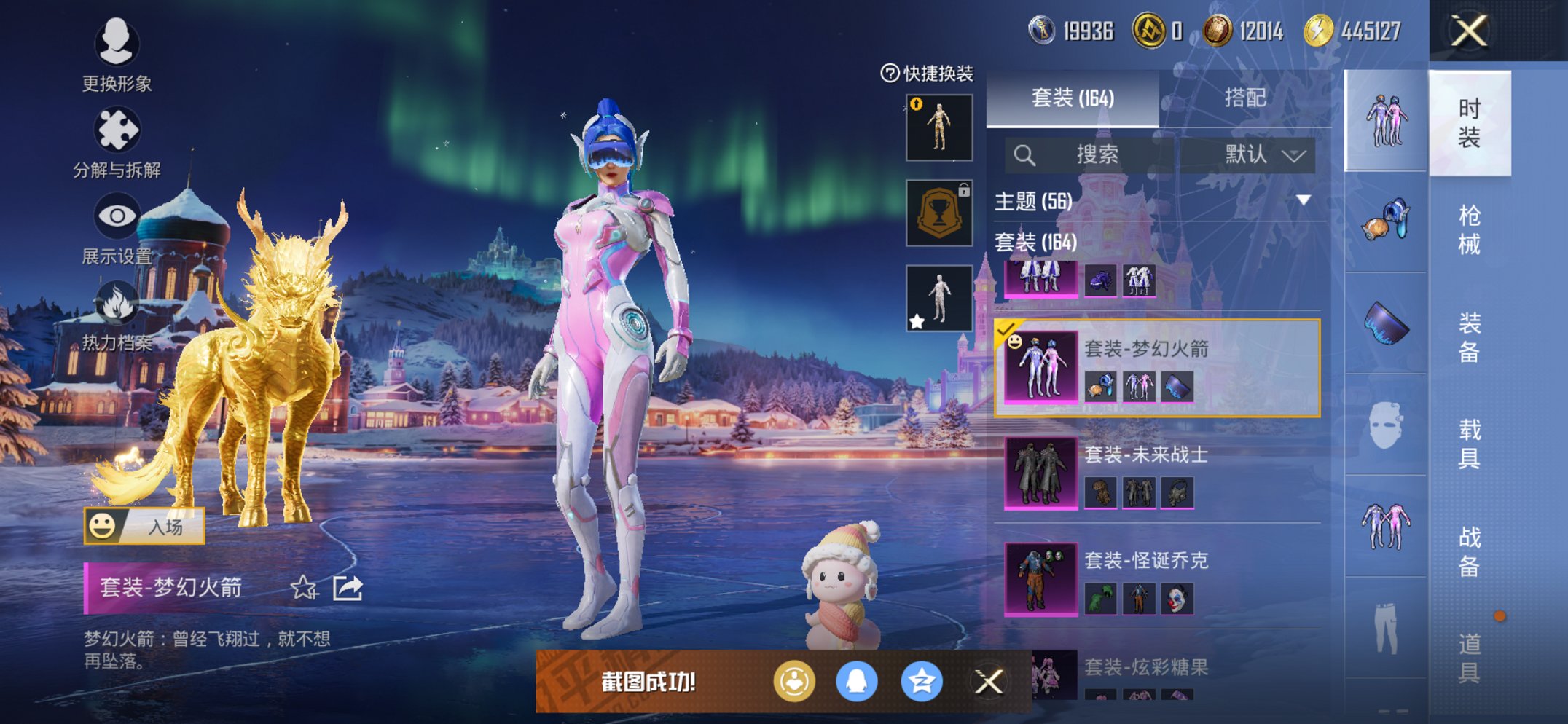Switch to the 搭配 tab
1568x724 pixels.
coord(1244,98)
